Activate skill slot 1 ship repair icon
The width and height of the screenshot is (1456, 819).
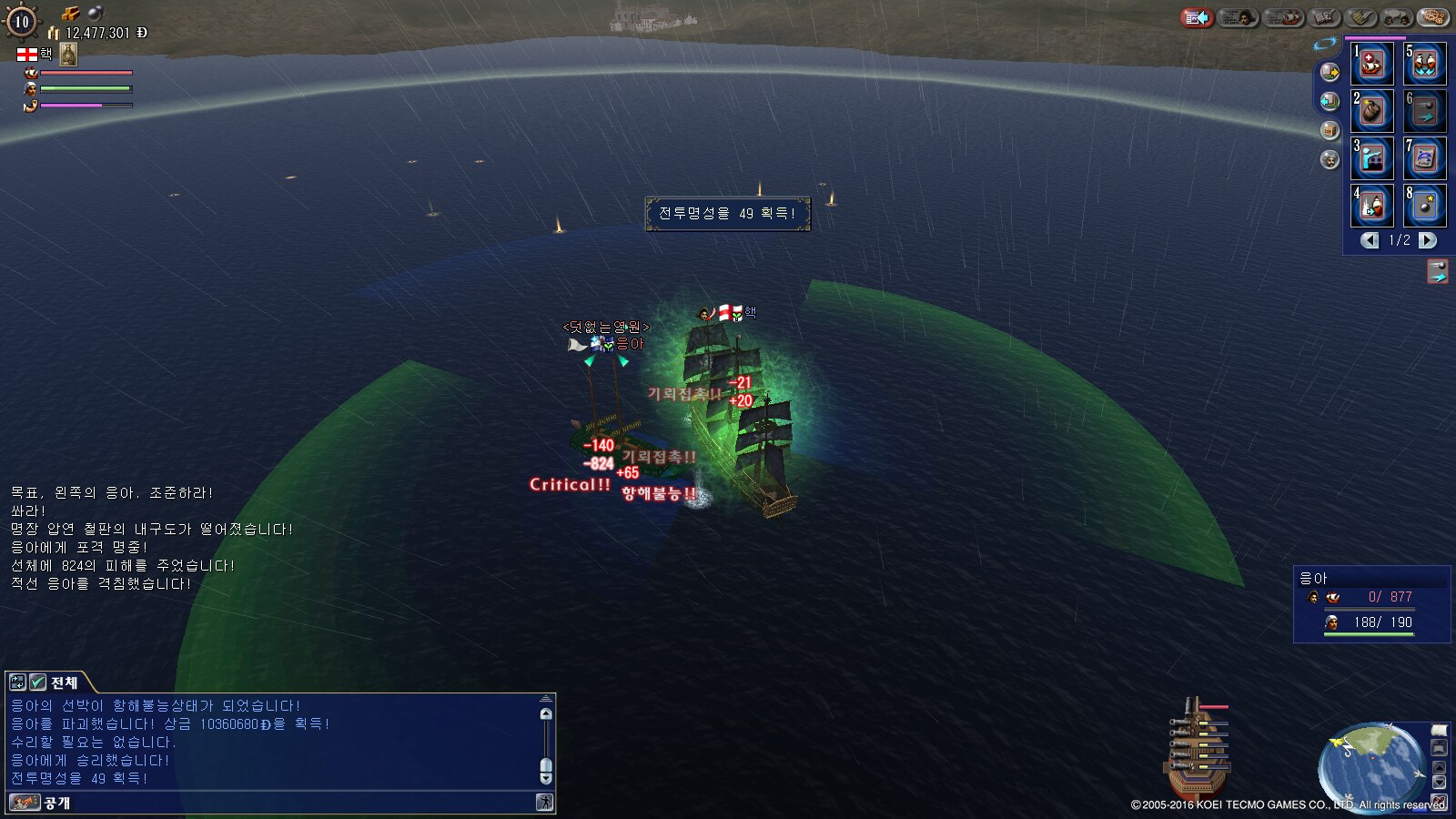(1371, 63)
